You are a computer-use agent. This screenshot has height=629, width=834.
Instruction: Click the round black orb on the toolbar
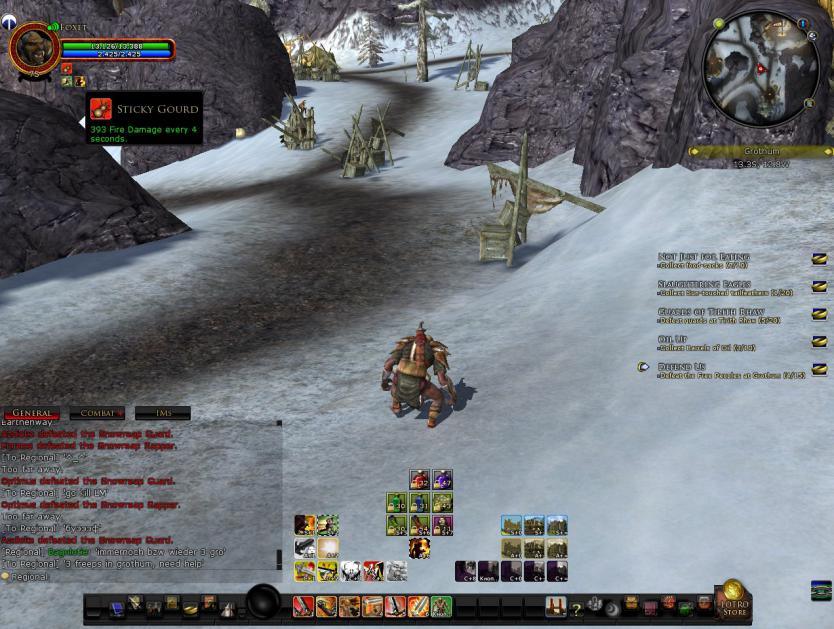[264, 603]
